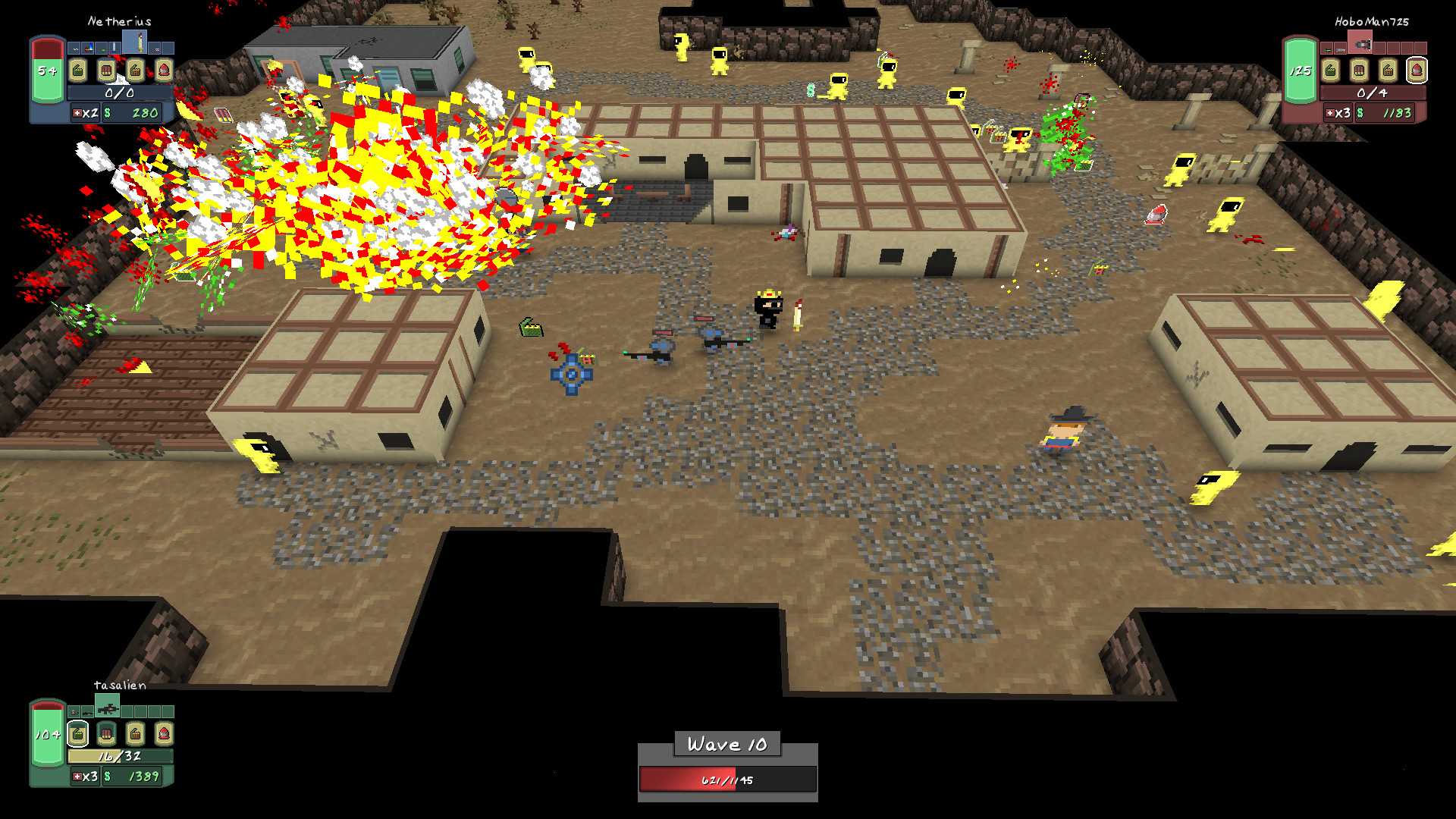This screenshot has width=1456, height=819.
Task: Select tasalien's red rocket ammo icon
Action: point(164,733)
